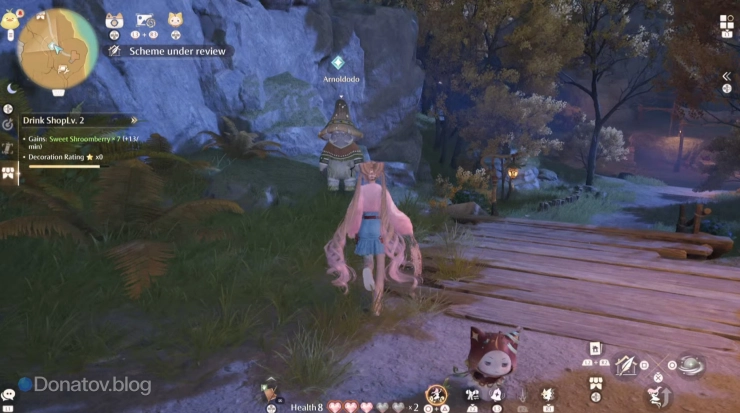The height and width of the screenshot is (413, 740).
Task: Expand the Drink Shop Lv. 2 panel arrows
Action: click(x=135, y=120)
